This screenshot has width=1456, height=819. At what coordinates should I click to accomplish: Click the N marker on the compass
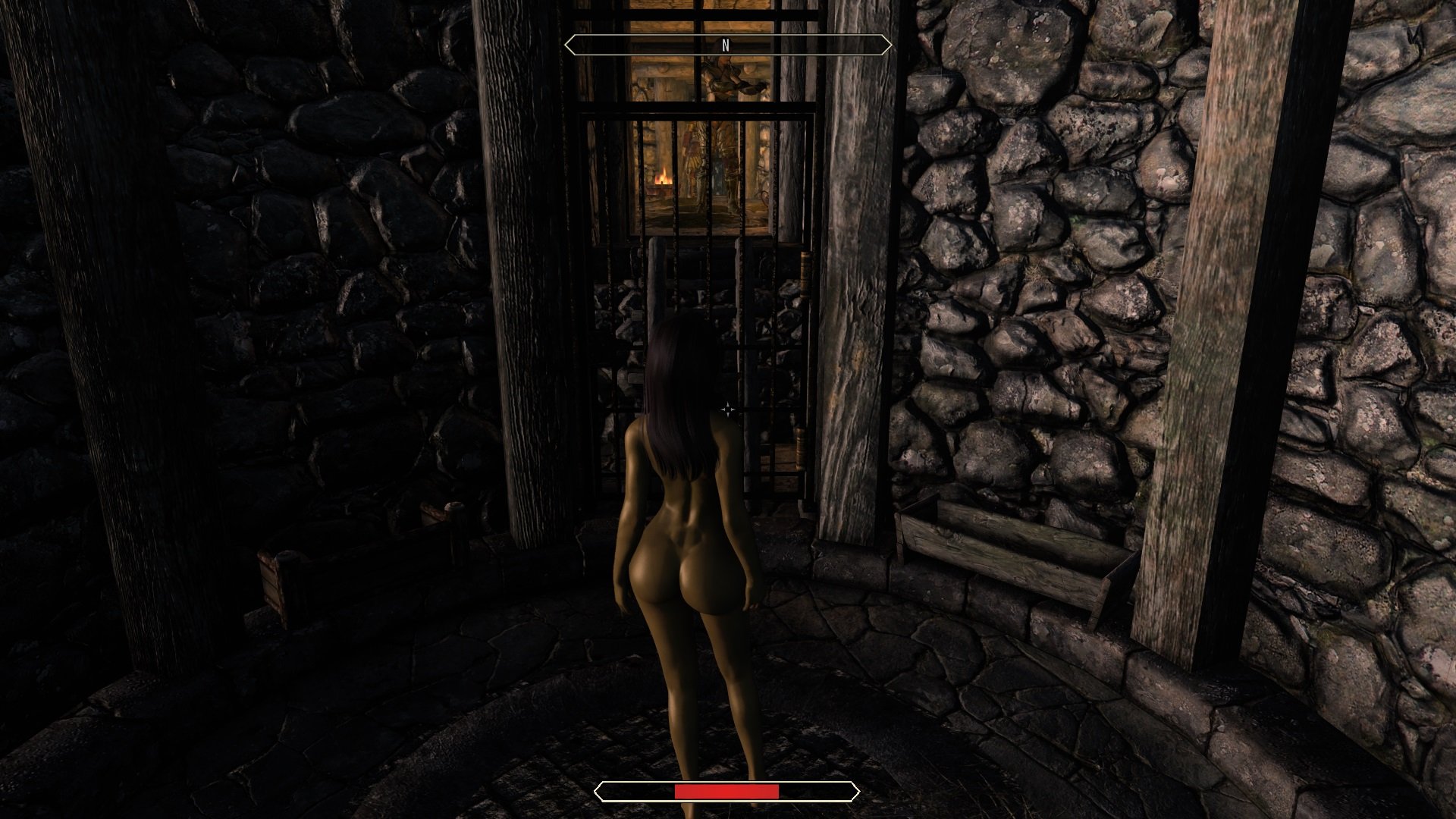(x=727, y=44)
